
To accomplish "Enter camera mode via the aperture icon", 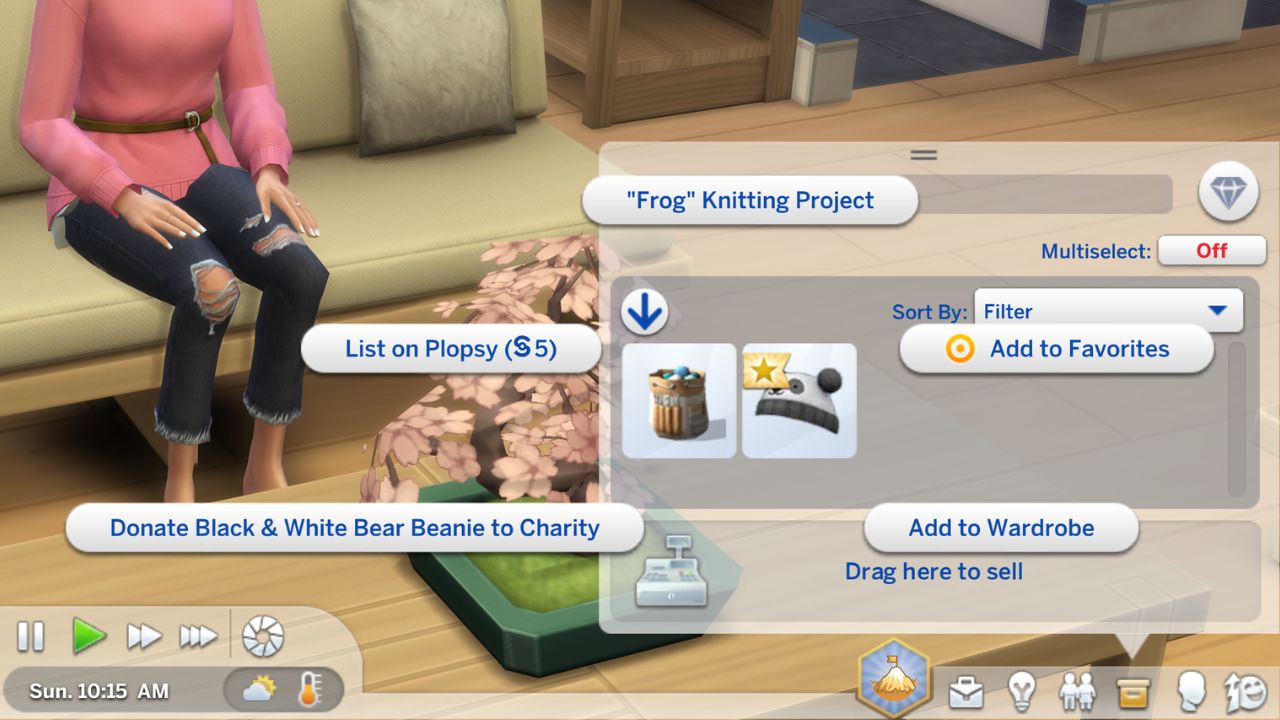I will (263, 636).
